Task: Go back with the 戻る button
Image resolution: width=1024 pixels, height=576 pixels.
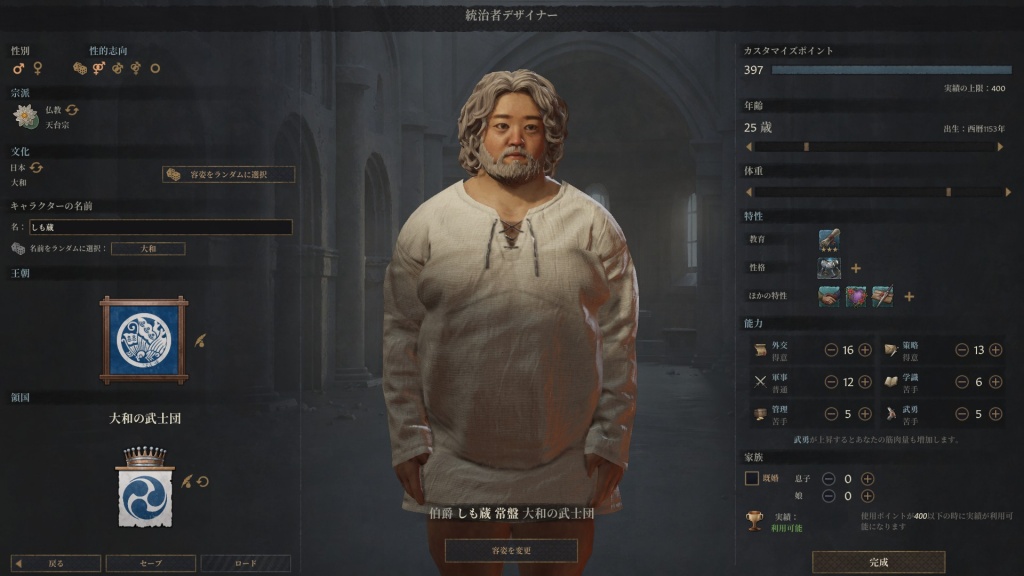Action: tap(56, 563)
